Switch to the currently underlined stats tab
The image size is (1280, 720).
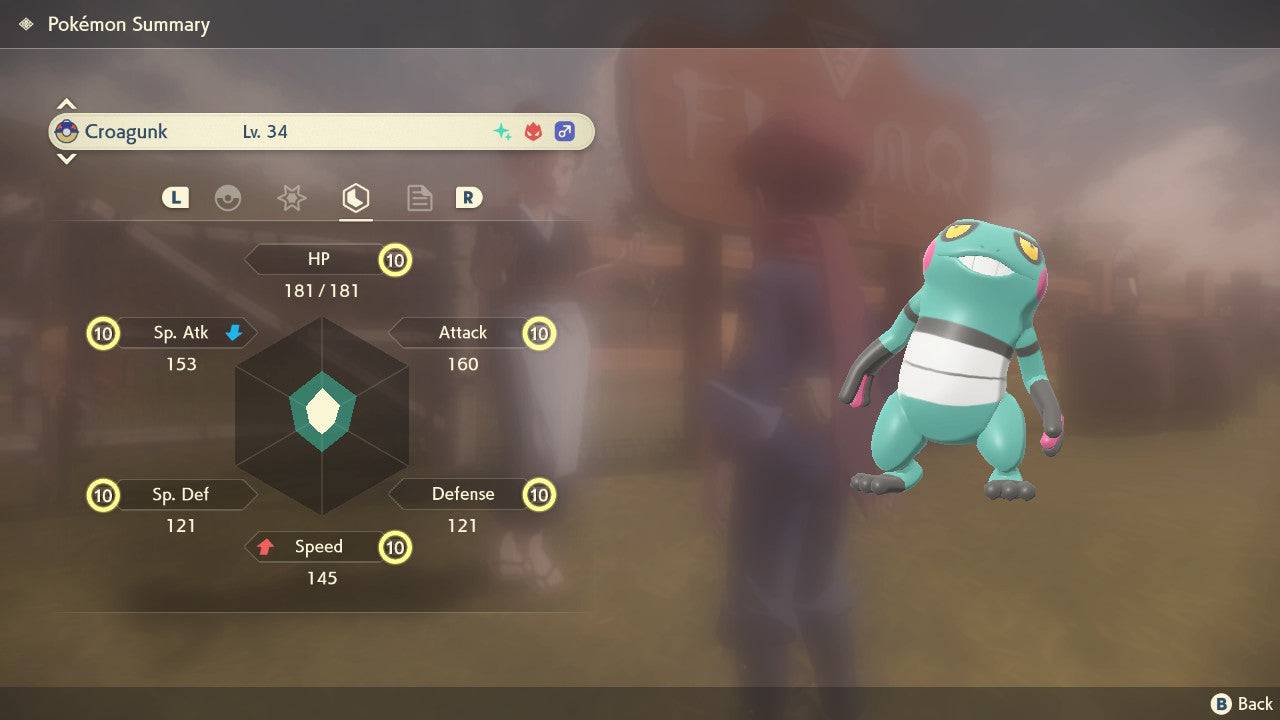pos(354,198)
